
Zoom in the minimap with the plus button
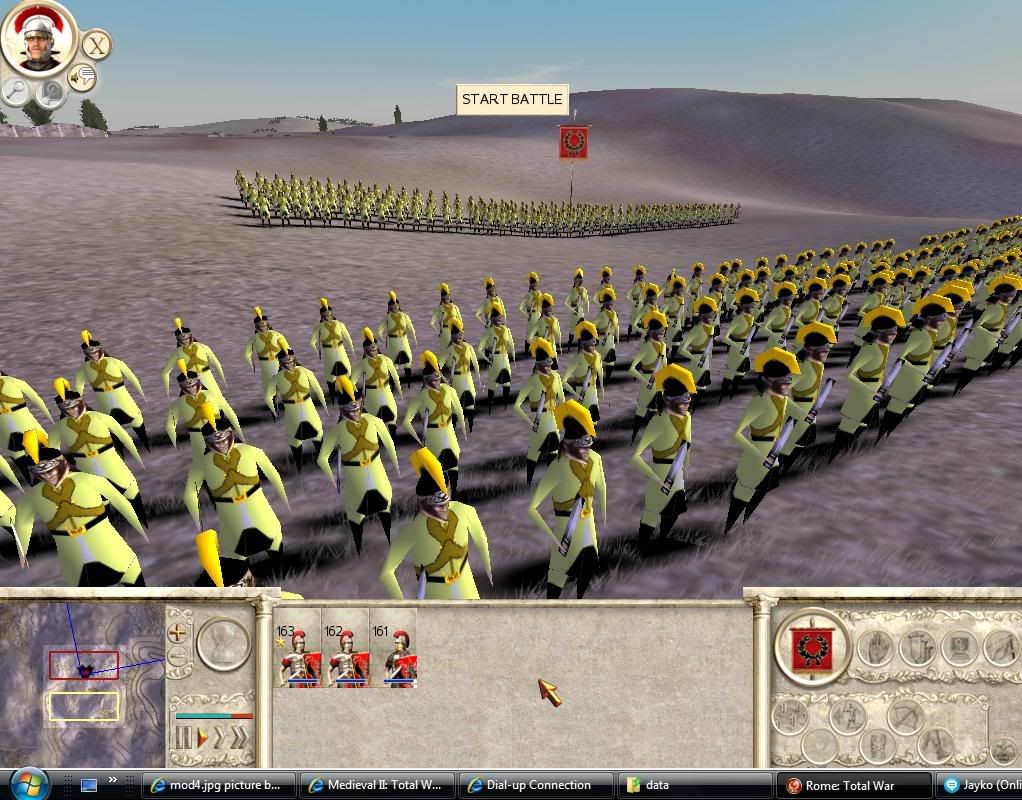pyautogui.click(x=178, y=632)
